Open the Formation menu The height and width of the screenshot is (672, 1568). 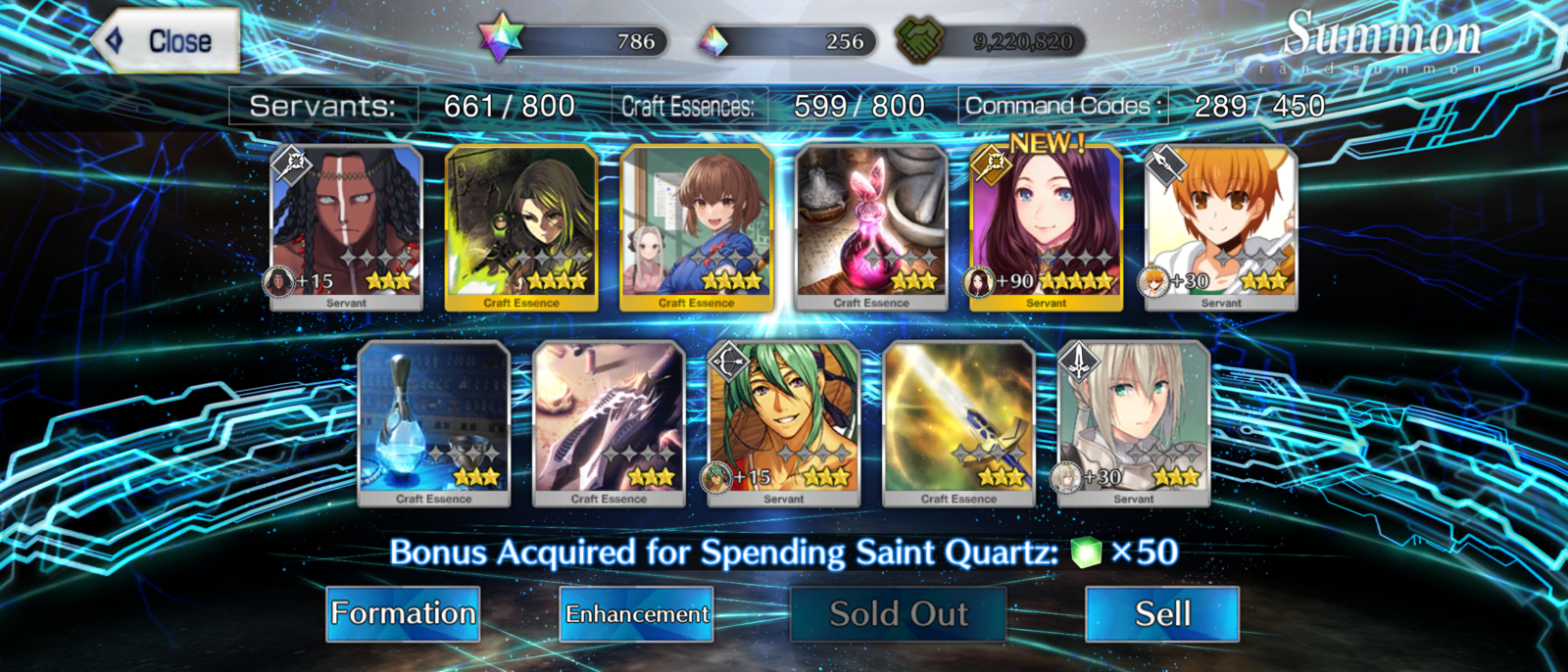point(403,614)
